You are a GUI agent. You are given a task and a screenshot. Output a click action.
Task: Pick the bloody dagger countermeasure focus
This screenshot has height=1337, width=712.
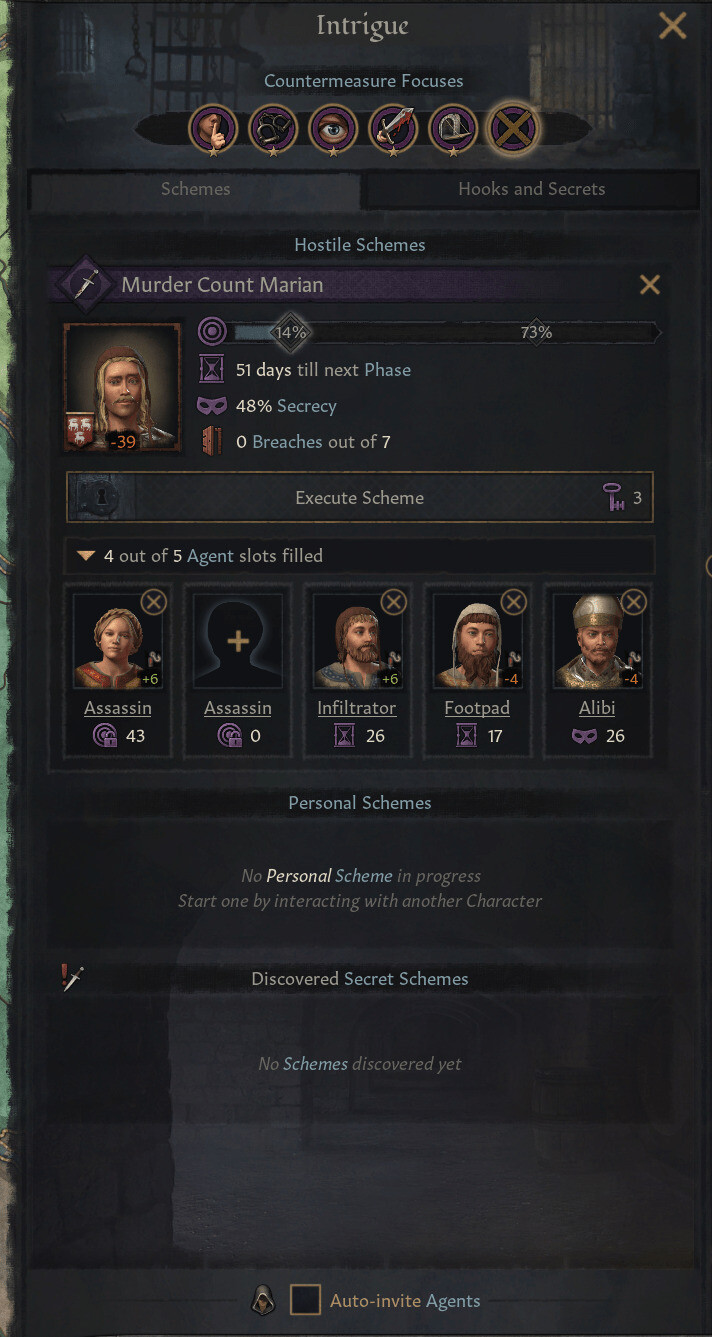393,128
